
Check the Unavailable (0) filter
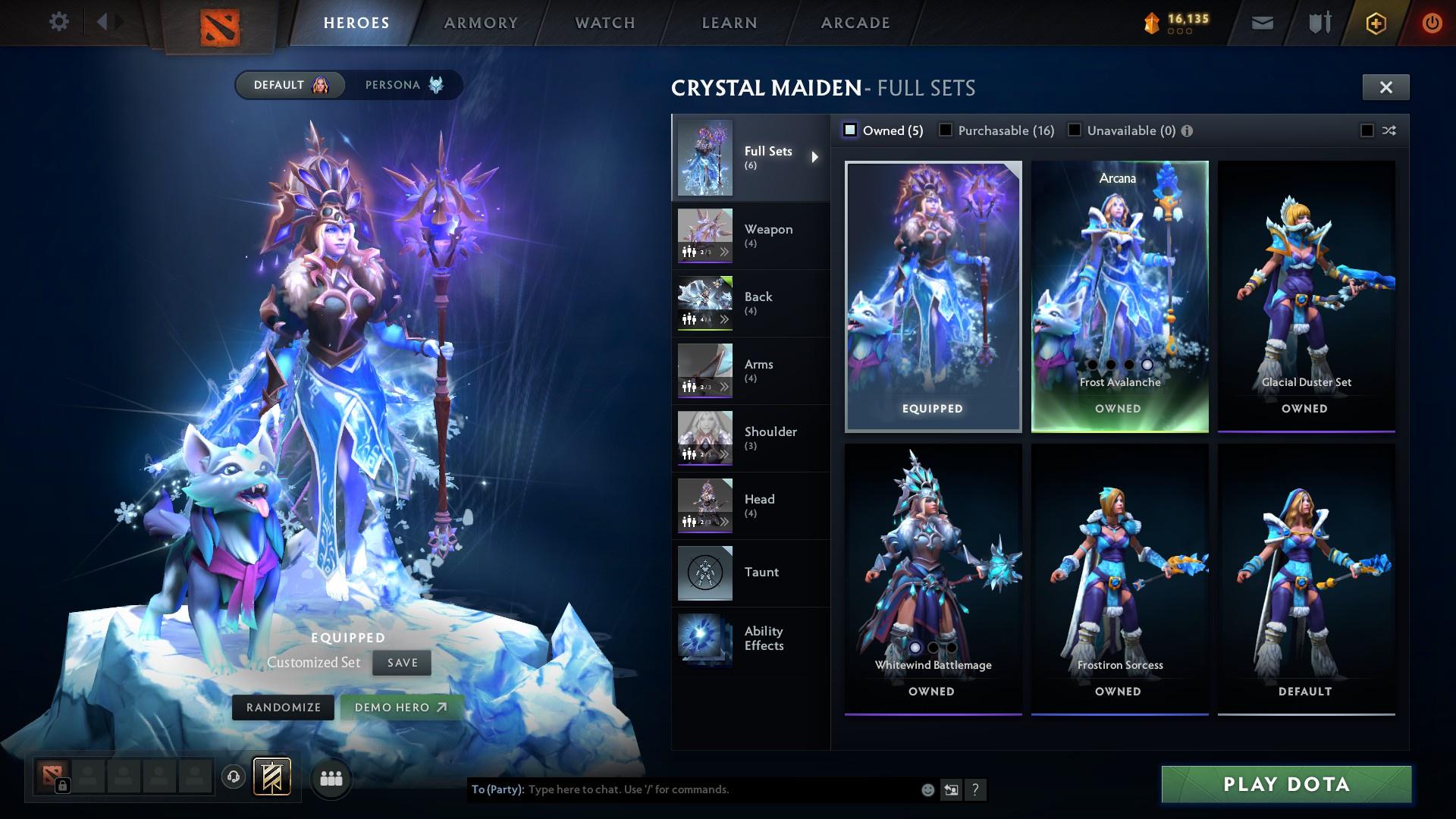coord(1075,130)
